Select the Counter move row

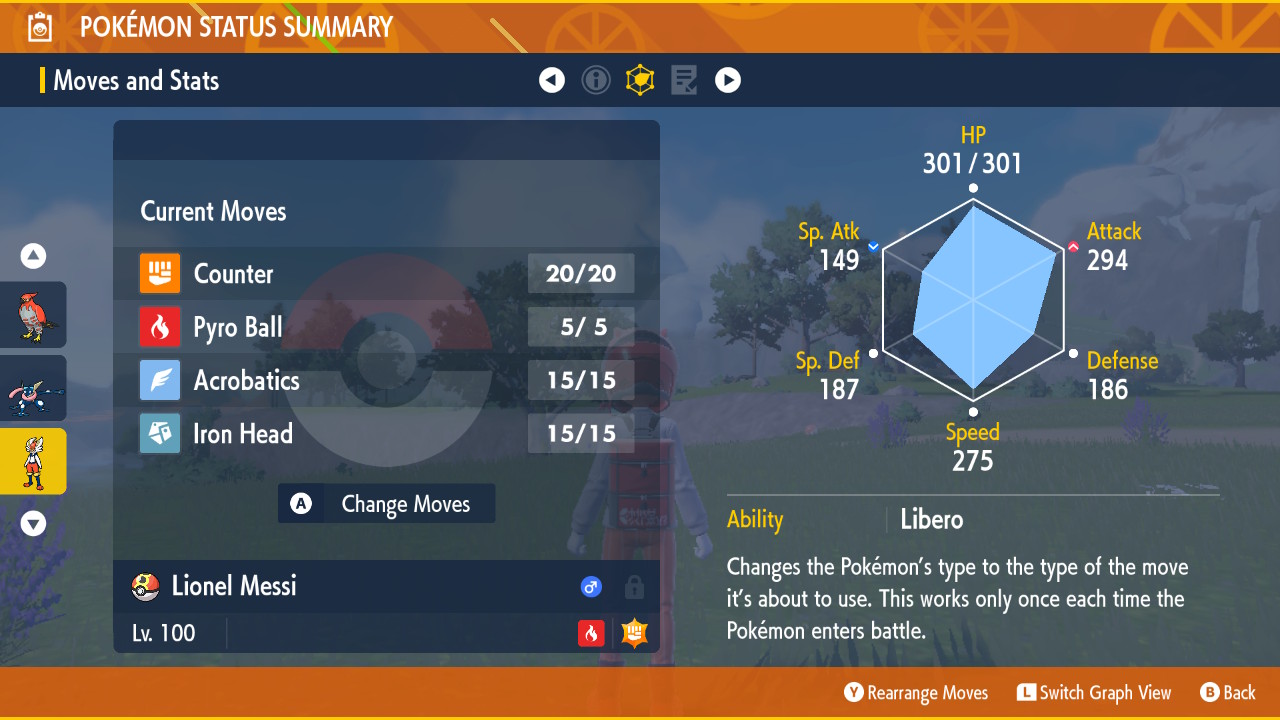pos(386,274)
